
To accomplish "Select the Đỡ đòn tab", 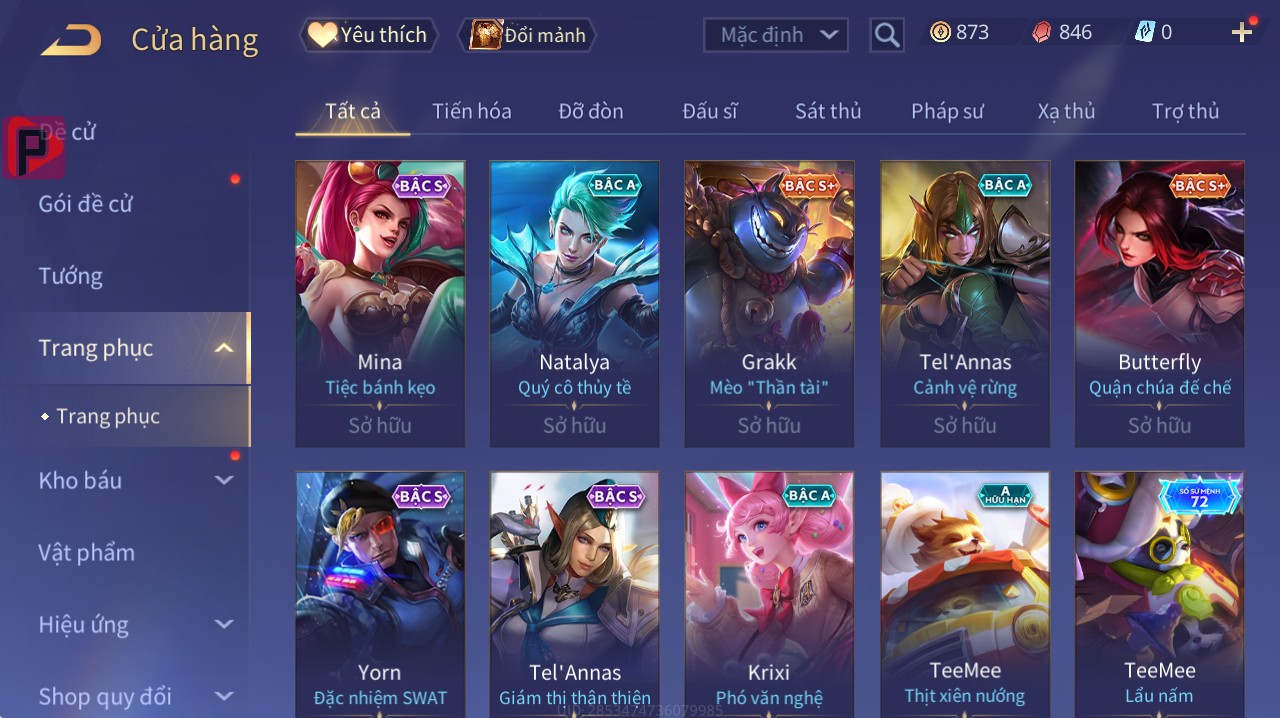I will 591,111.
